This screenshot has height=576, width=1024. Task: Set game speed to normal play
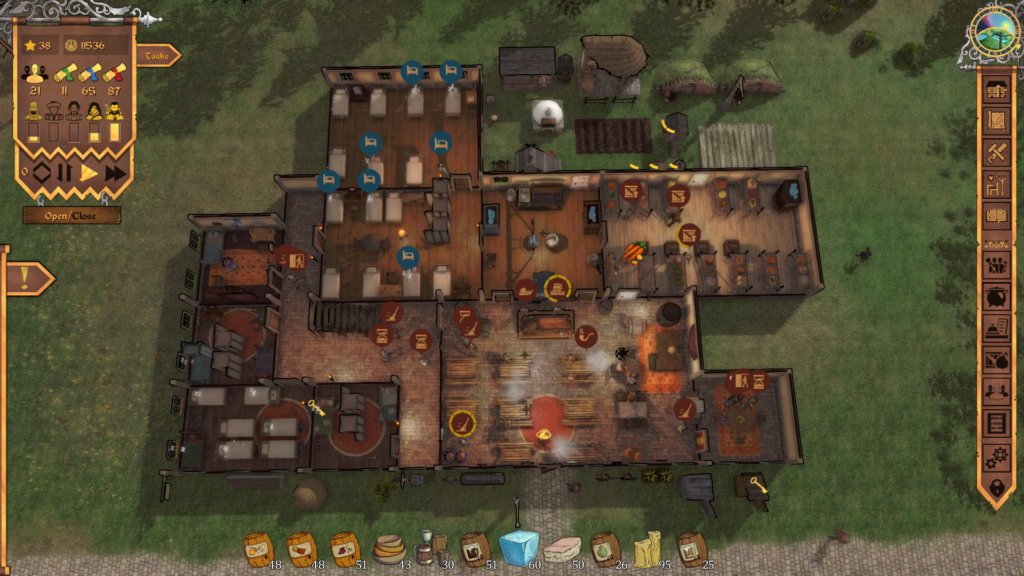pos(89,173)
